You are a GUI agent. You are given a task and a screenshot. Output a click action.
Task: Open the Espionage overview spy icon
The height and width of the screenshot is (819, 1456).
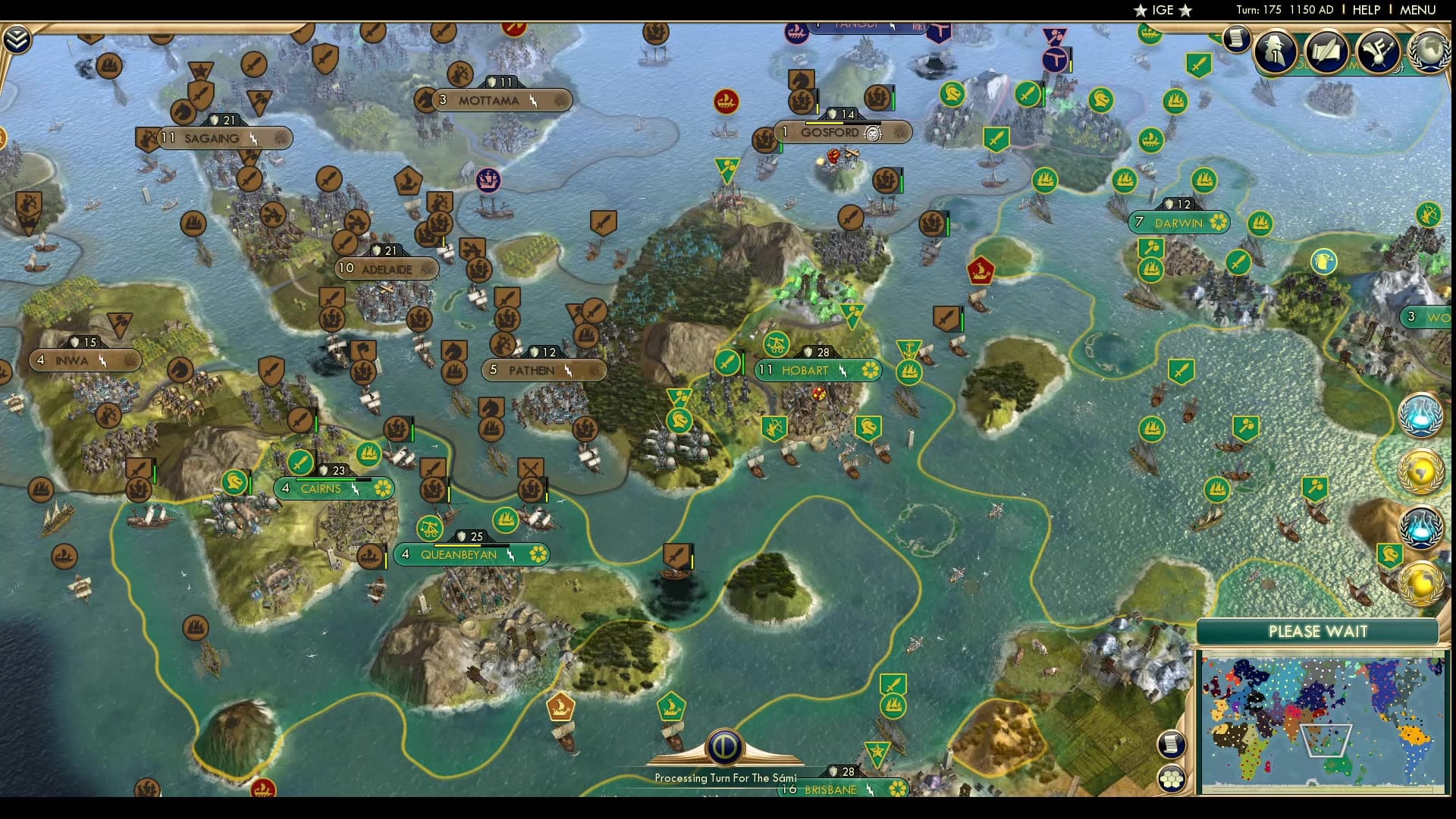(1278, 52)
